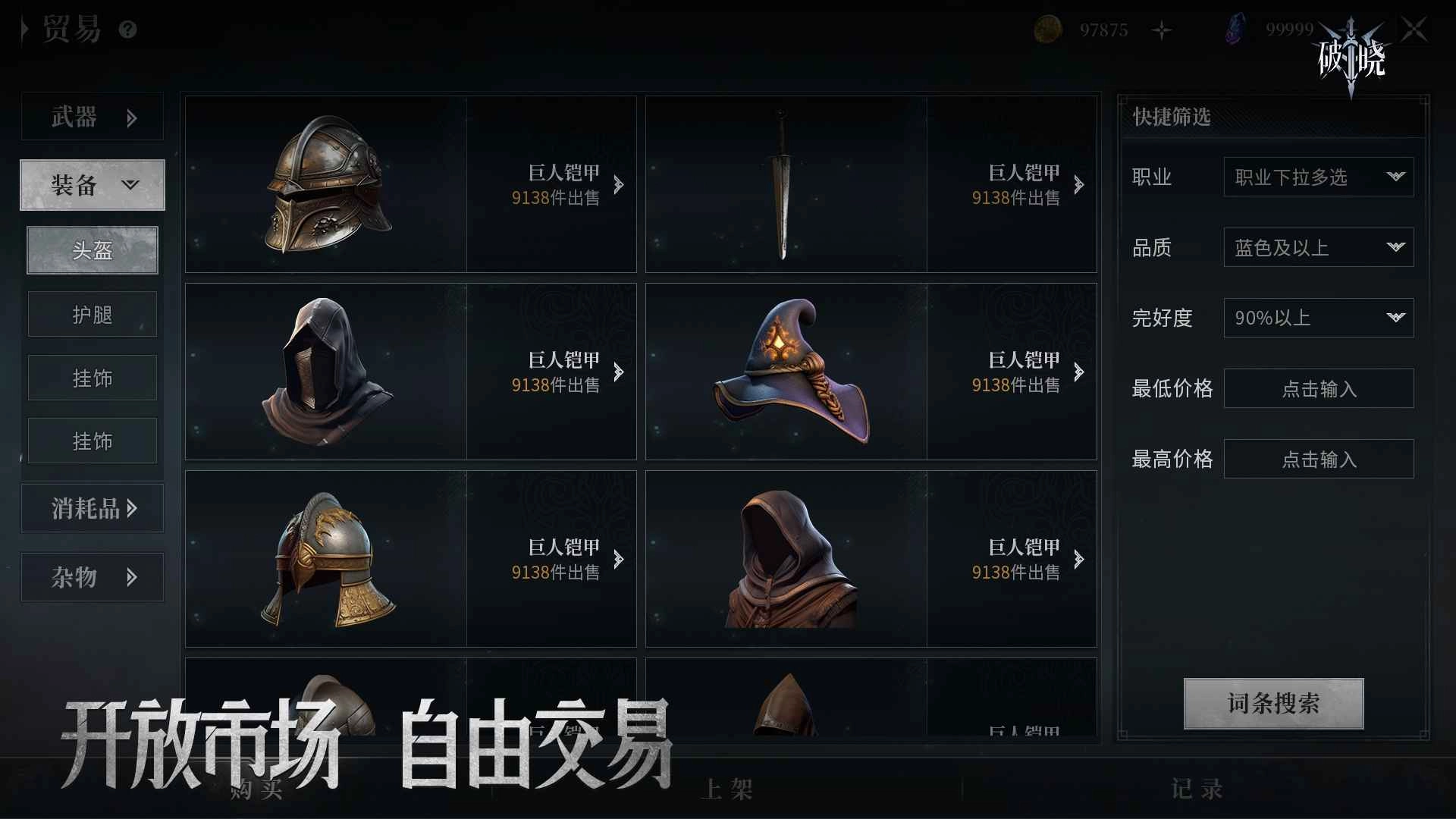Screen dimensions: 1456x819
Task: Switch to the 上架 tab
Action: pos(727,789)
